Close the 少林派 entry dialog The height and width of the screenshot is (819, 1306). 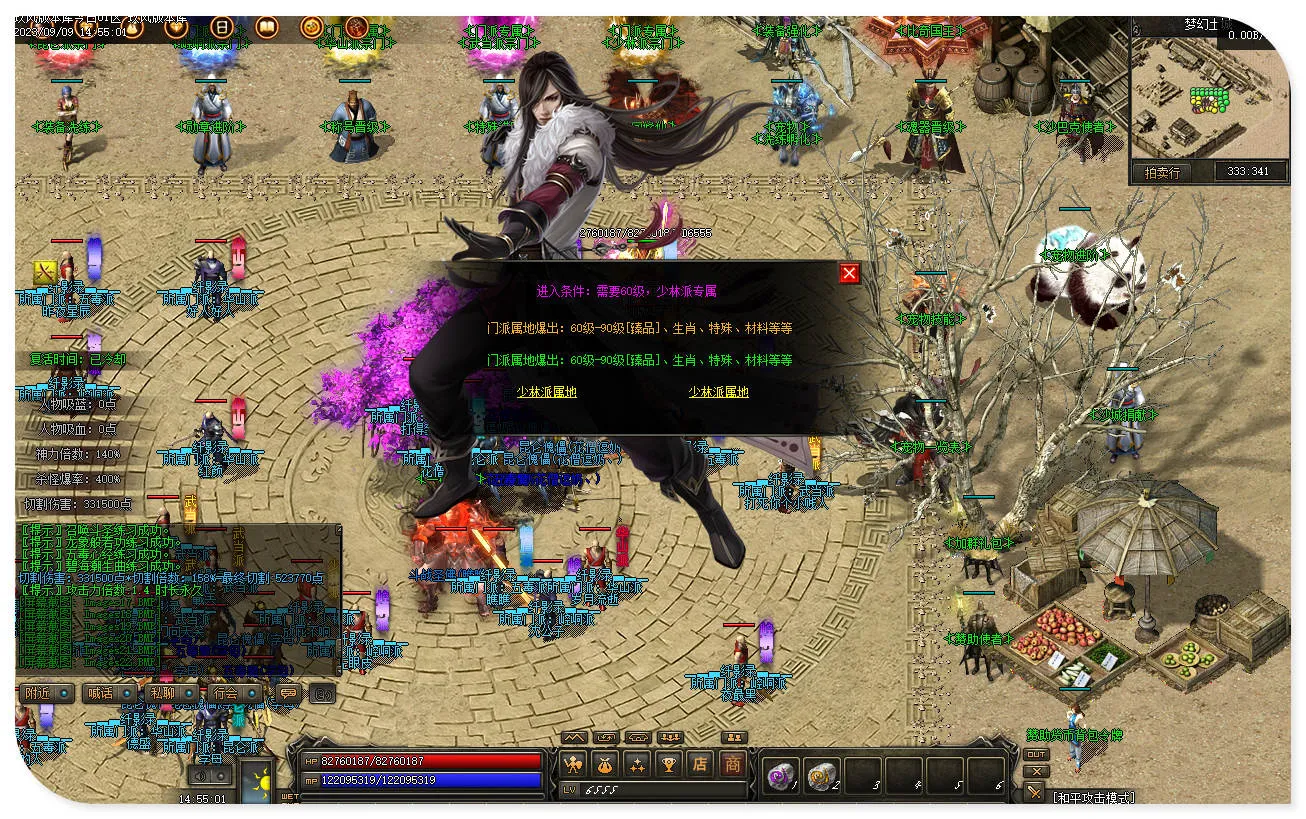pyautogui.click(x=849, y=273)
